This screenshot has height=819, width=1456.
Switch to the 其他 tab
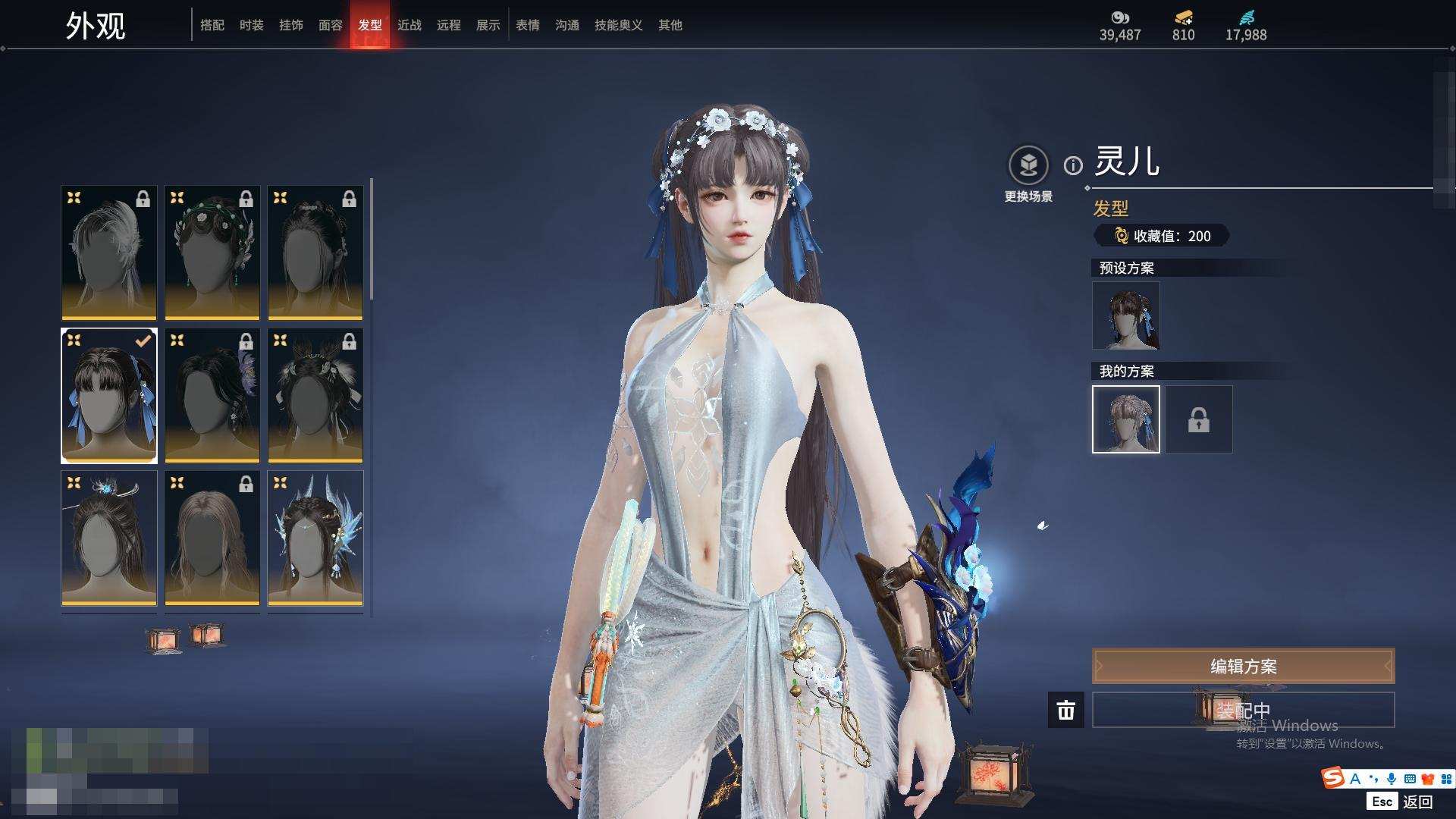pos(670,25)
